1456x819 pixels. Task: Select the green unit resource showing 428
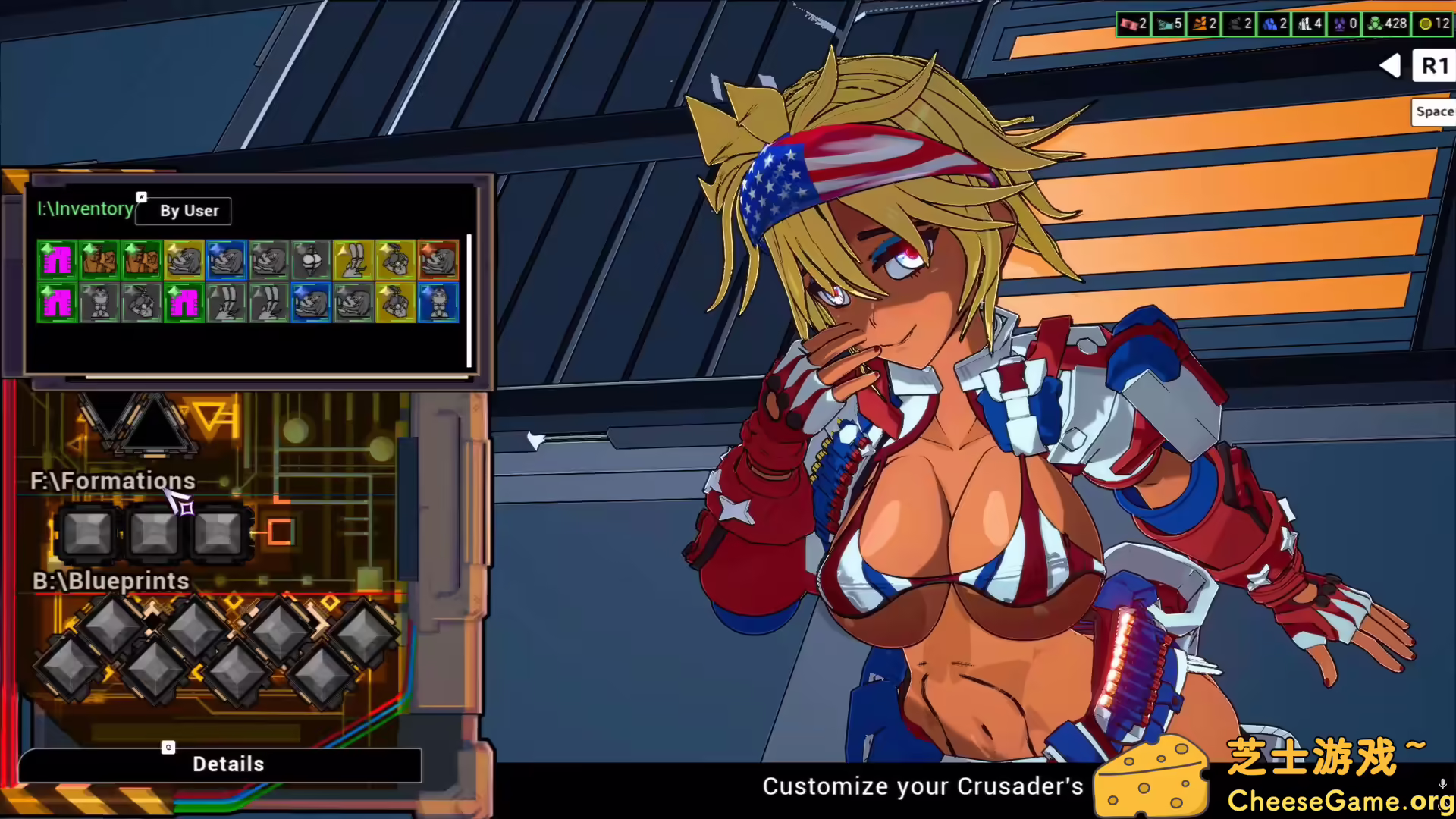tap(1386, 24)
